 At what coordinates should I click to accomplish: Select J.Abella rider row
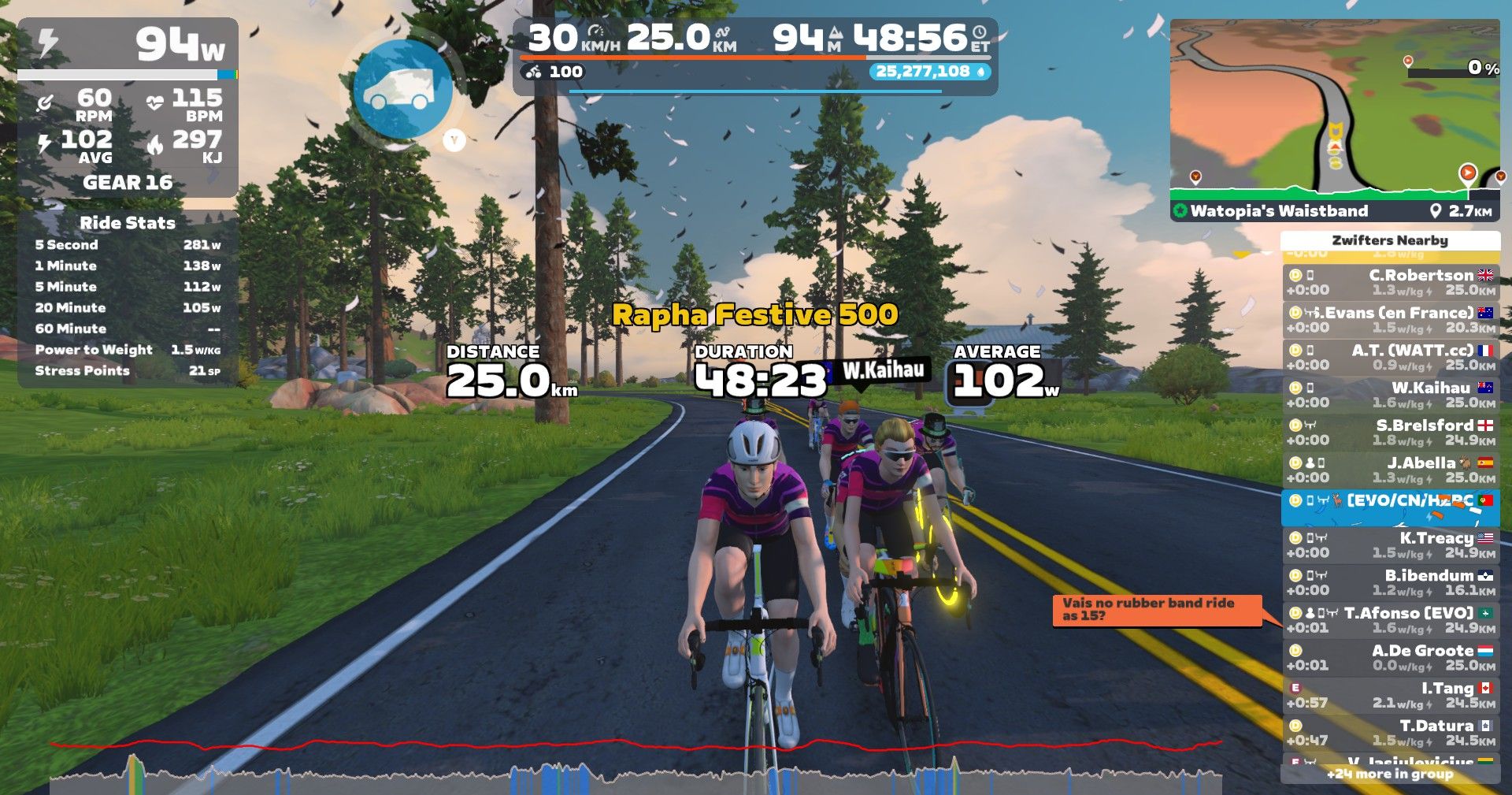pyautogui.click(x=1391, y=470)
